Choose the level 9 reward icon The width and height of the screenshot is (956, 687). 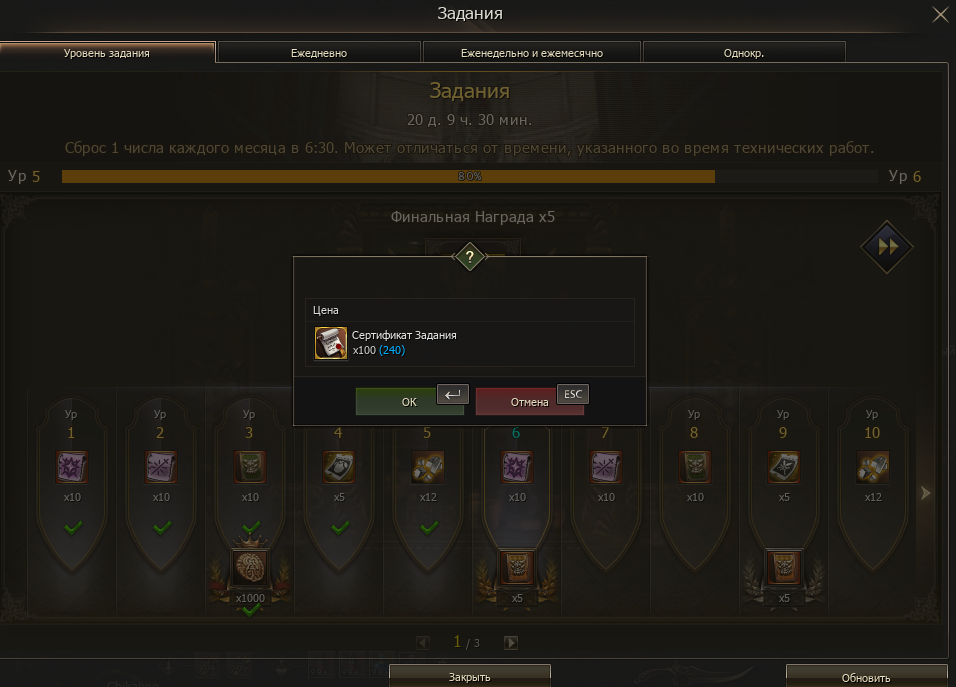click(783, 467)
